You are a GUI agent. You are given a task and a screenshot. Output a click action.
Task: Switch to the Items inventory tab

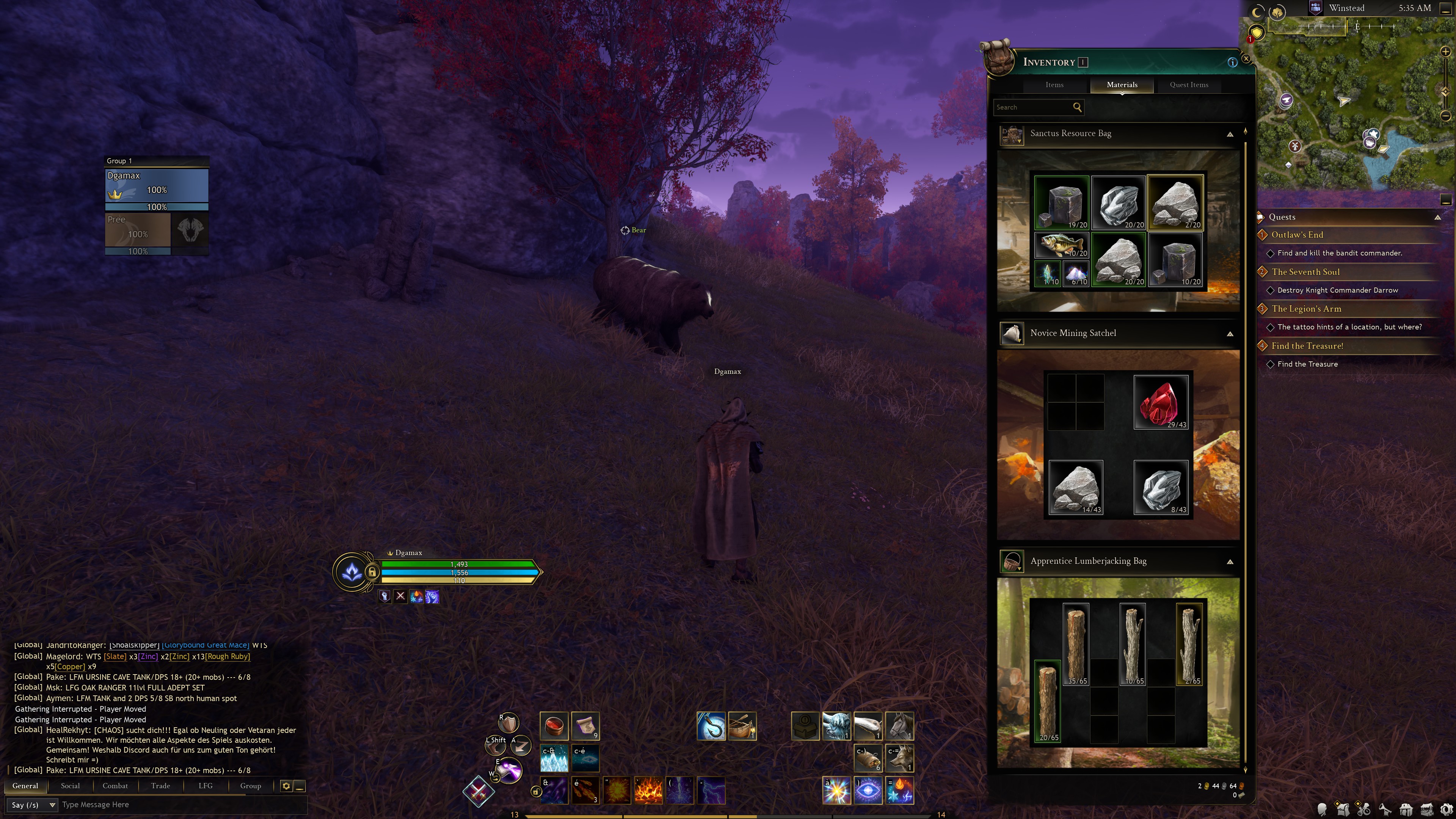1054,85
